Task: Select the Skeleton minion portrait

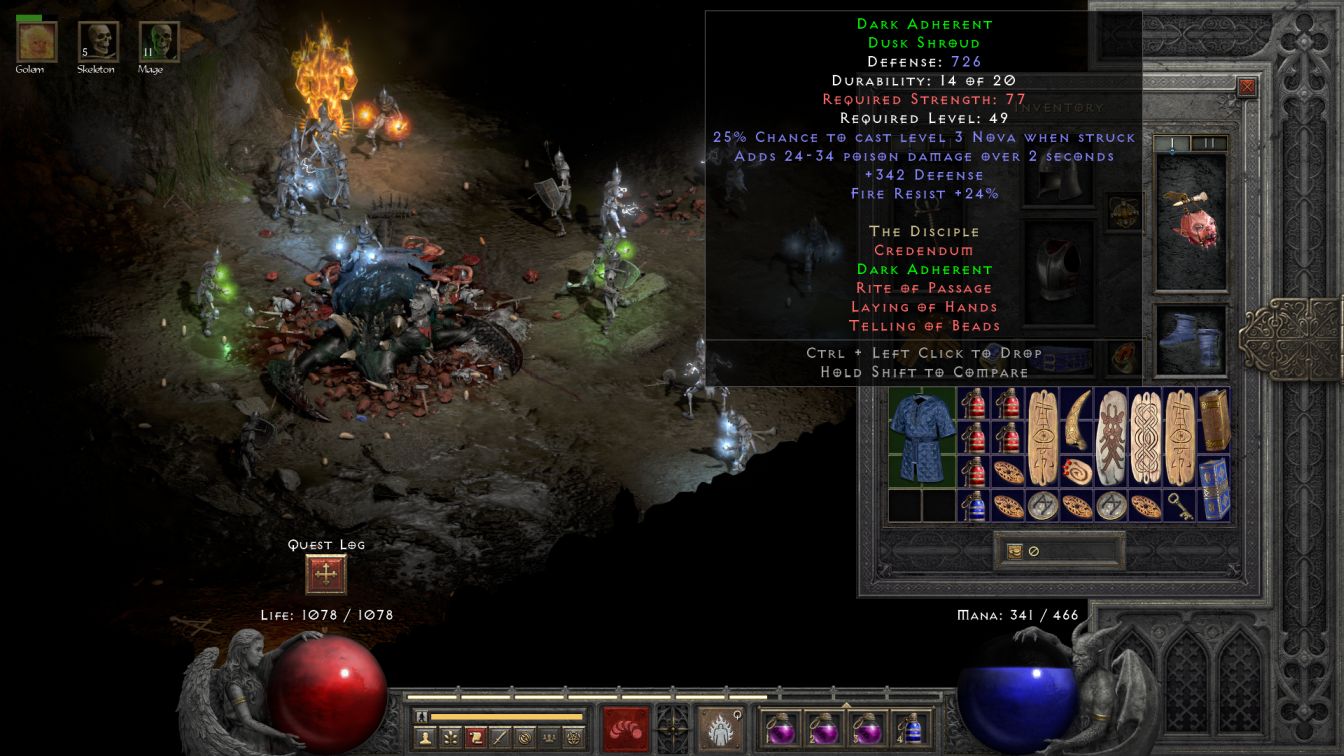Action: point(98,41)
